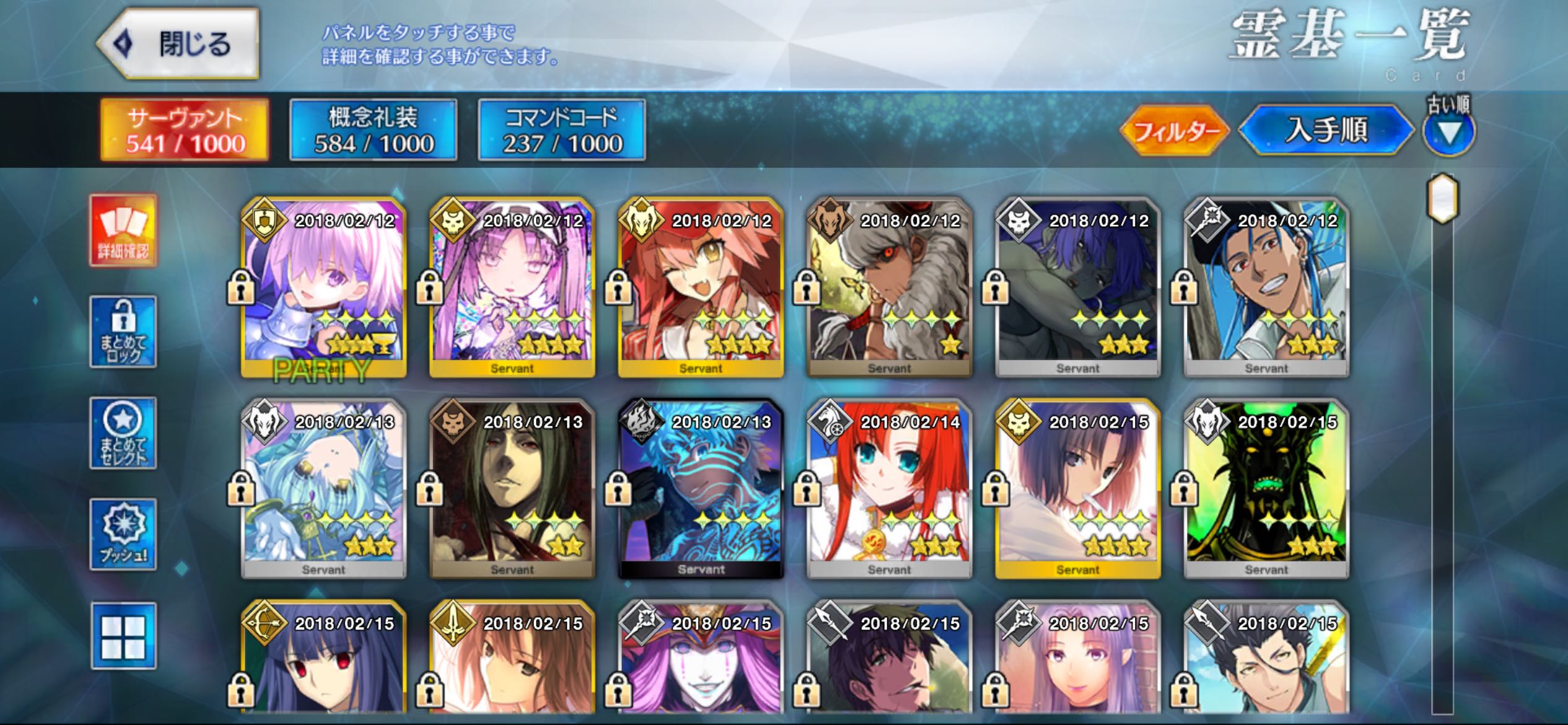Image resolution: width=1568 pixels, height=725 pixels.
Task: Choose まとめてセレクト bulk select
Action: point(123,433)
